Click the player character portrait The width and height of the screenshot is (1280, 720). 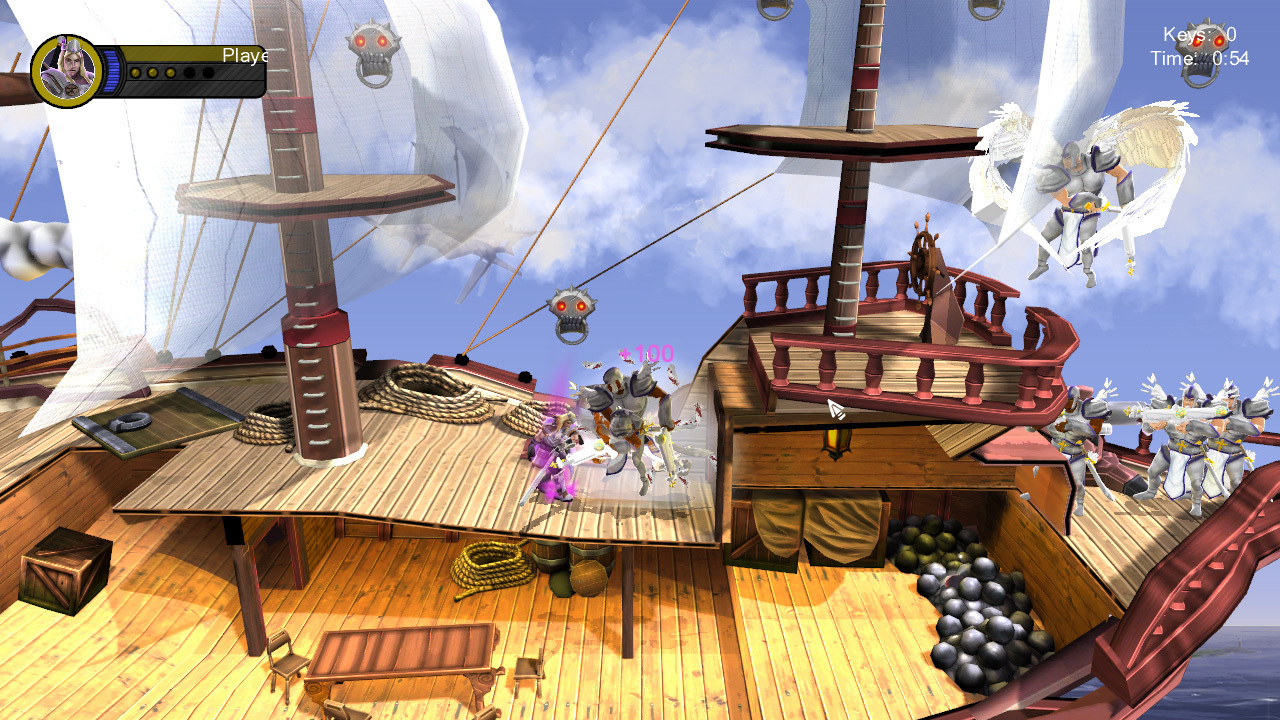(x=68, y=71)
